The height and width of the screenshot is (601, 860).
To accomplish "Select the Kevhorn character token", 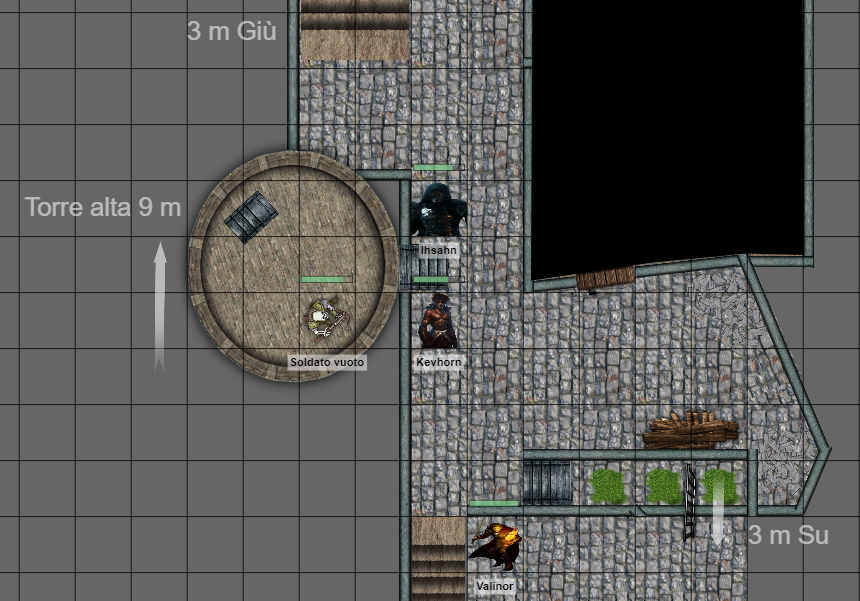I will pyautogui.click(x=438, y=322).
